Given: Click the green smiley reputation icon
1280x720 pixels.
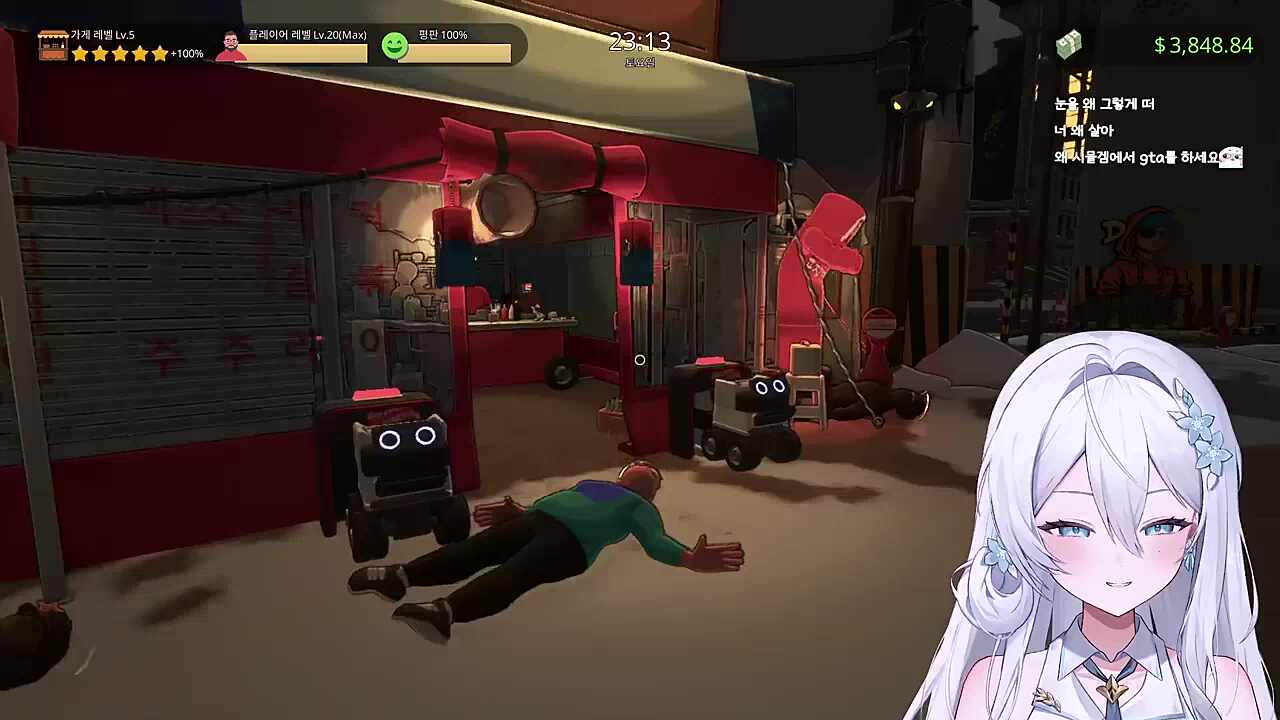Looking at the screenshot, I should coord(395,45).
